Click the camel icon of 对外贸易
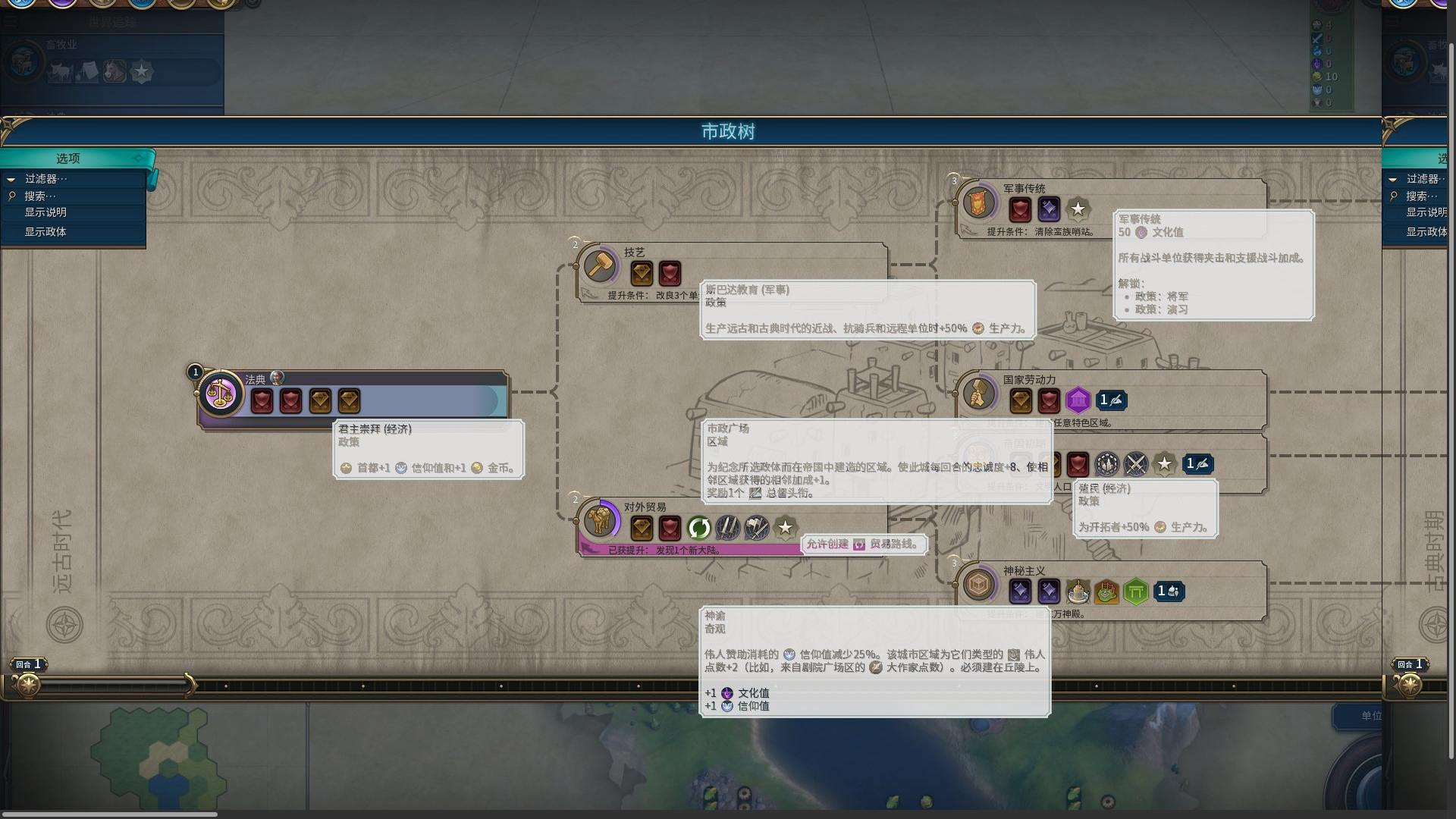Image resolution: width=1456 pixels, height=819 pixels. coord(600,521)
